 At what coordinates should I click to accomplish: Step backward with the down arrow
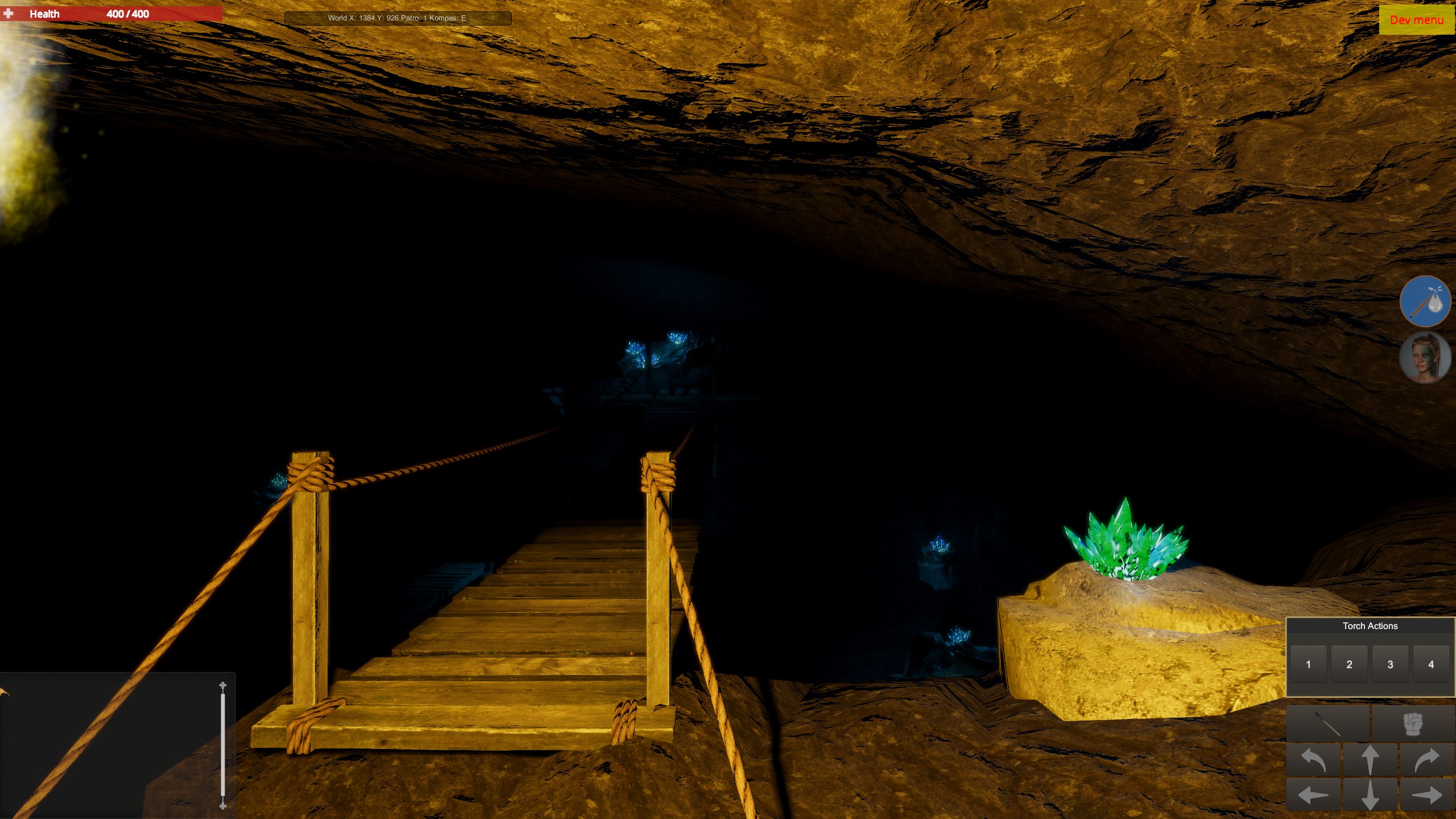click(1370, 795)
